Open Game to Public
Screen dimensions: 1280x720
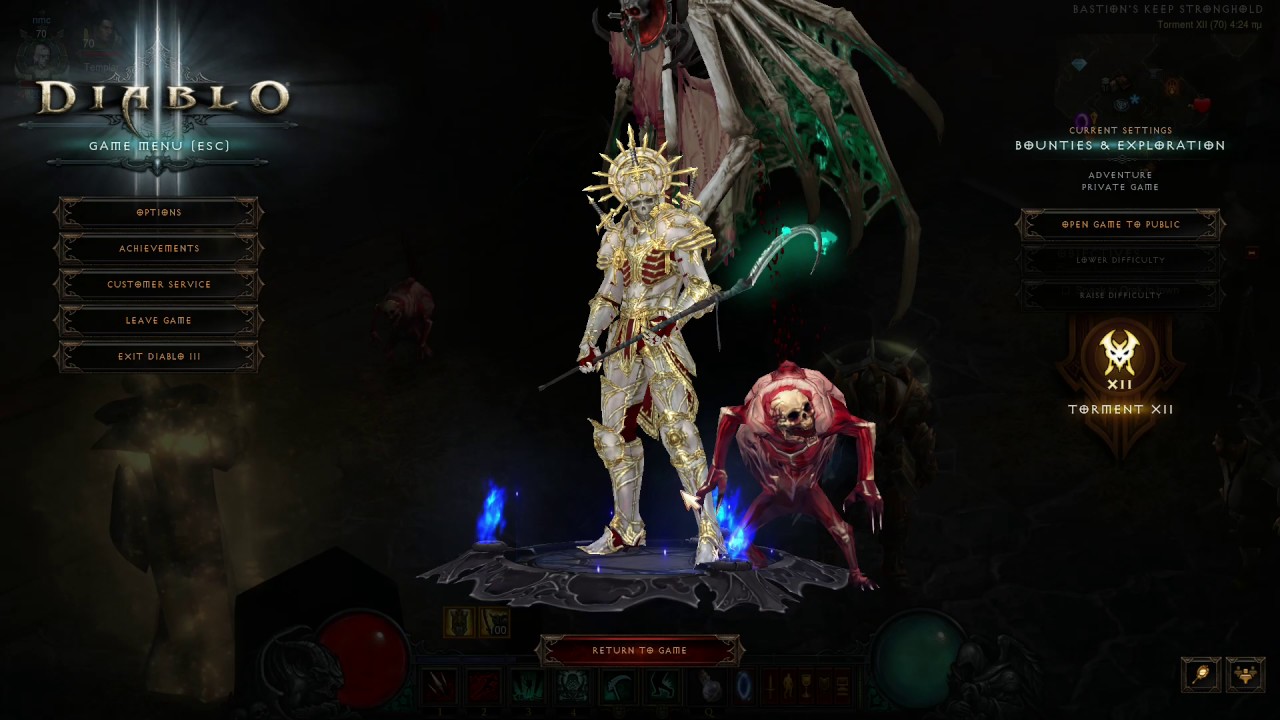tap(1120, 224)
